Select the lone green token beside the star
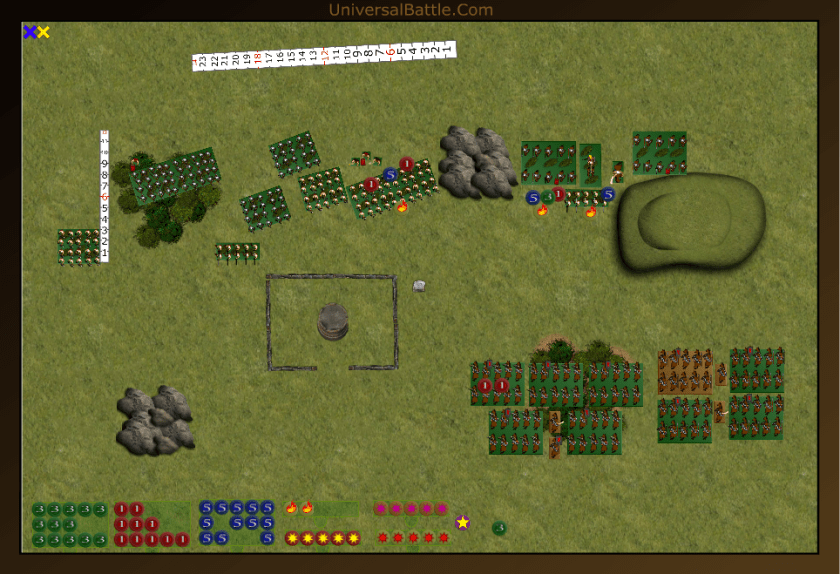This screenshot has width=840, height=574. [499, 528]
